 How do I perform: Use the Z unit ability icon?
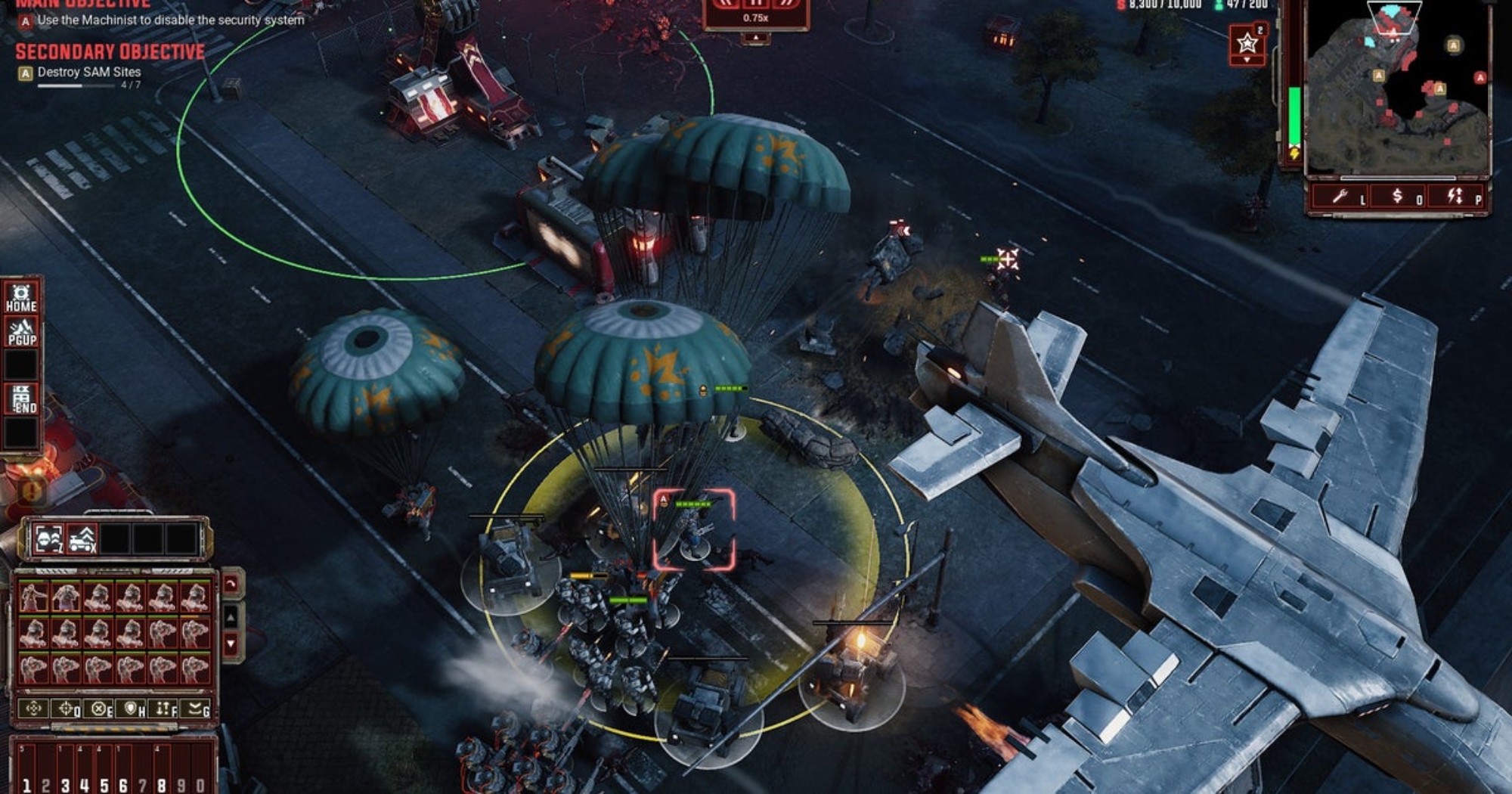pyautogui.click(x=49, y=539)
